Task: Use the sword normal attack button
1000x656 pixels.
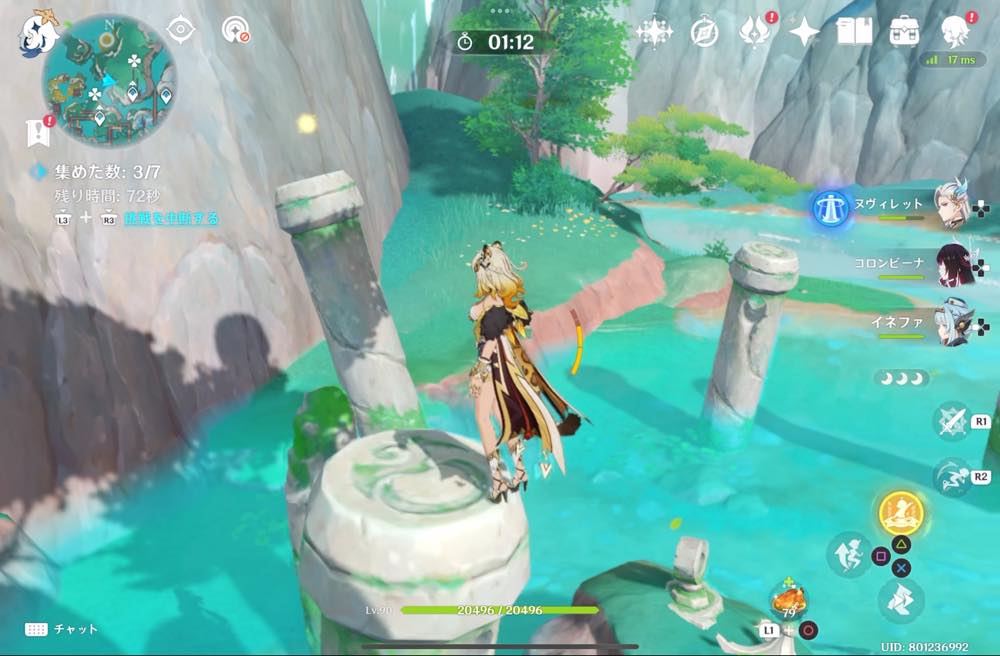Action: point(952,421)
